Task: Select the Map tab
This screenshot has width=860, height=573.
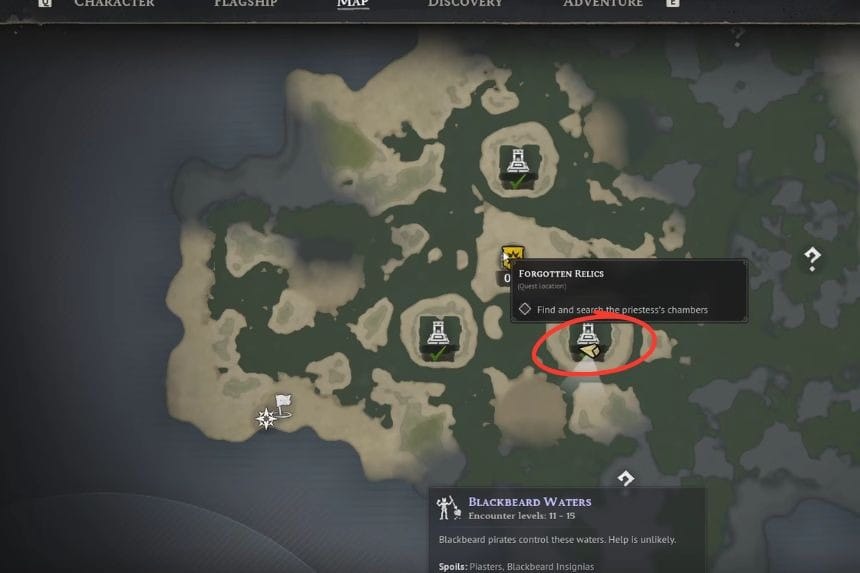Action: (x=352, y=4)
